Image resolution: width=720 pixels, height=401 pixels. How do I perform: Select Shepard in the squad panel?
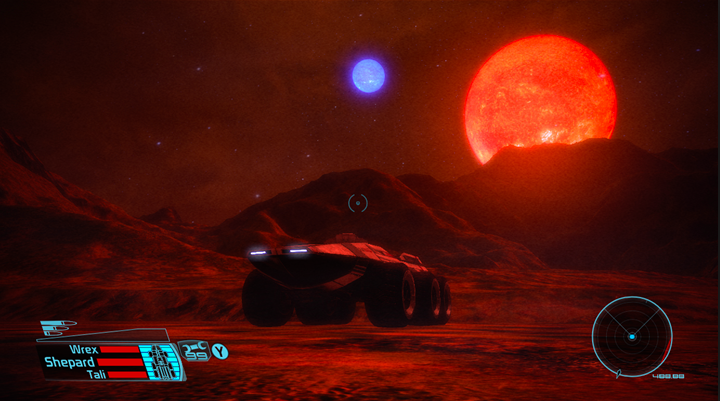coord(70,361)
